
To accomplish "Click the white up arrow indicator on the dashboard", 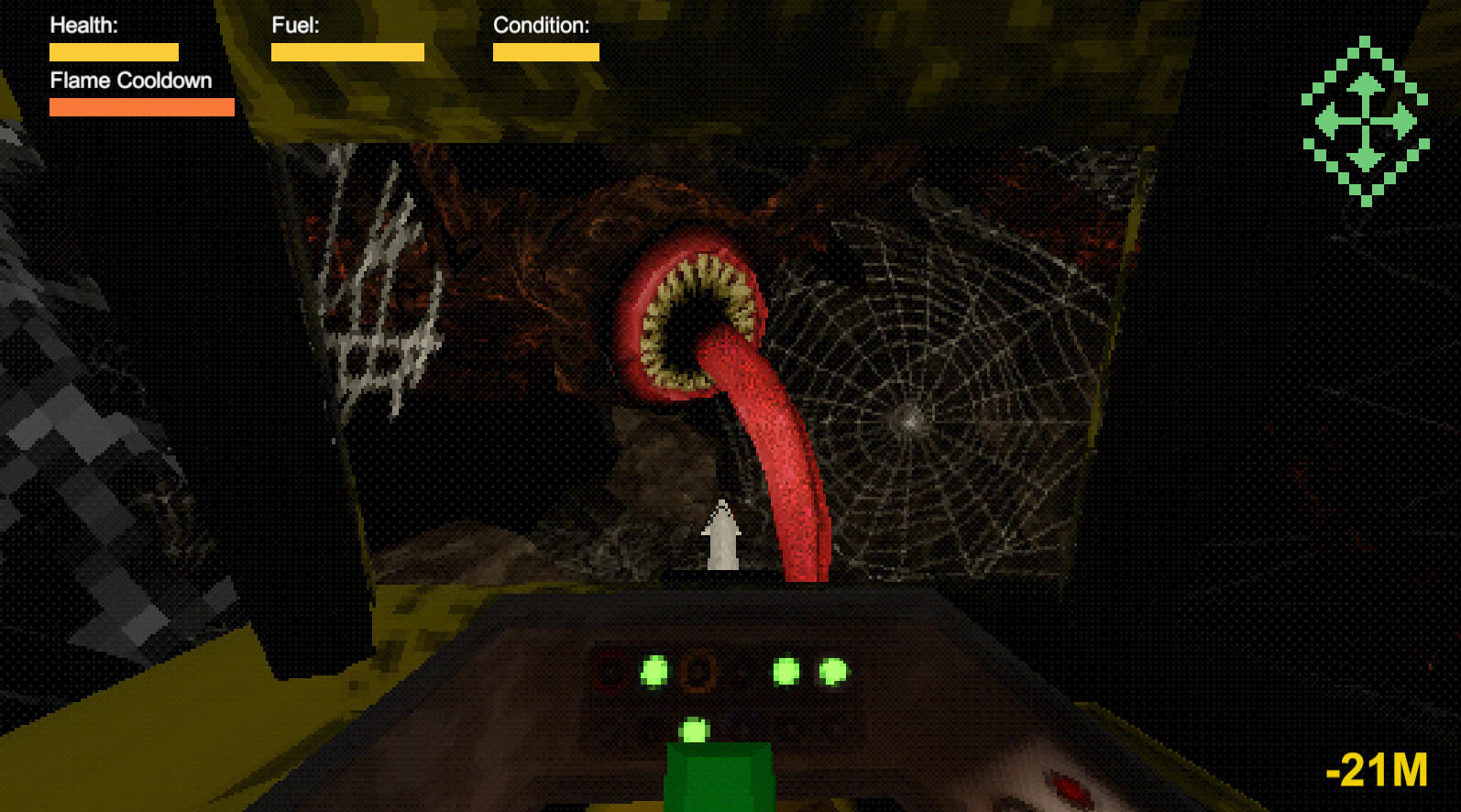I will pos(721,536).
